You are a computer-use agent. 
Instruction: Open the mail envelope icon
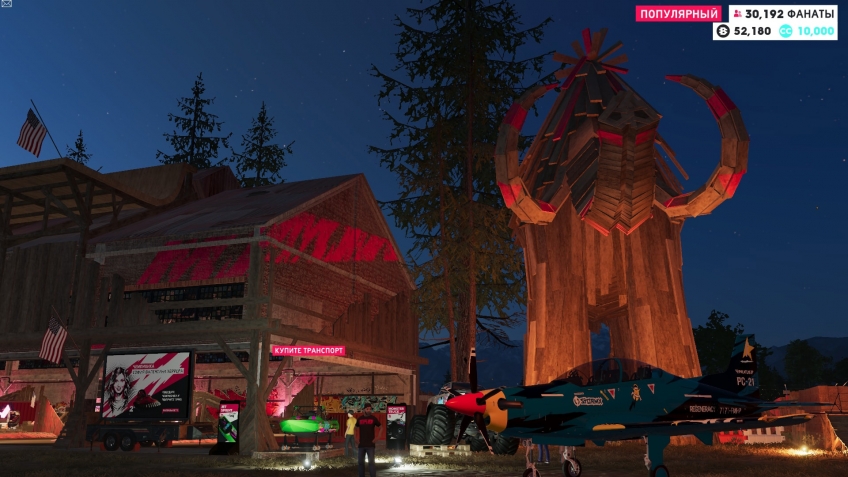(x=6, y=4)
